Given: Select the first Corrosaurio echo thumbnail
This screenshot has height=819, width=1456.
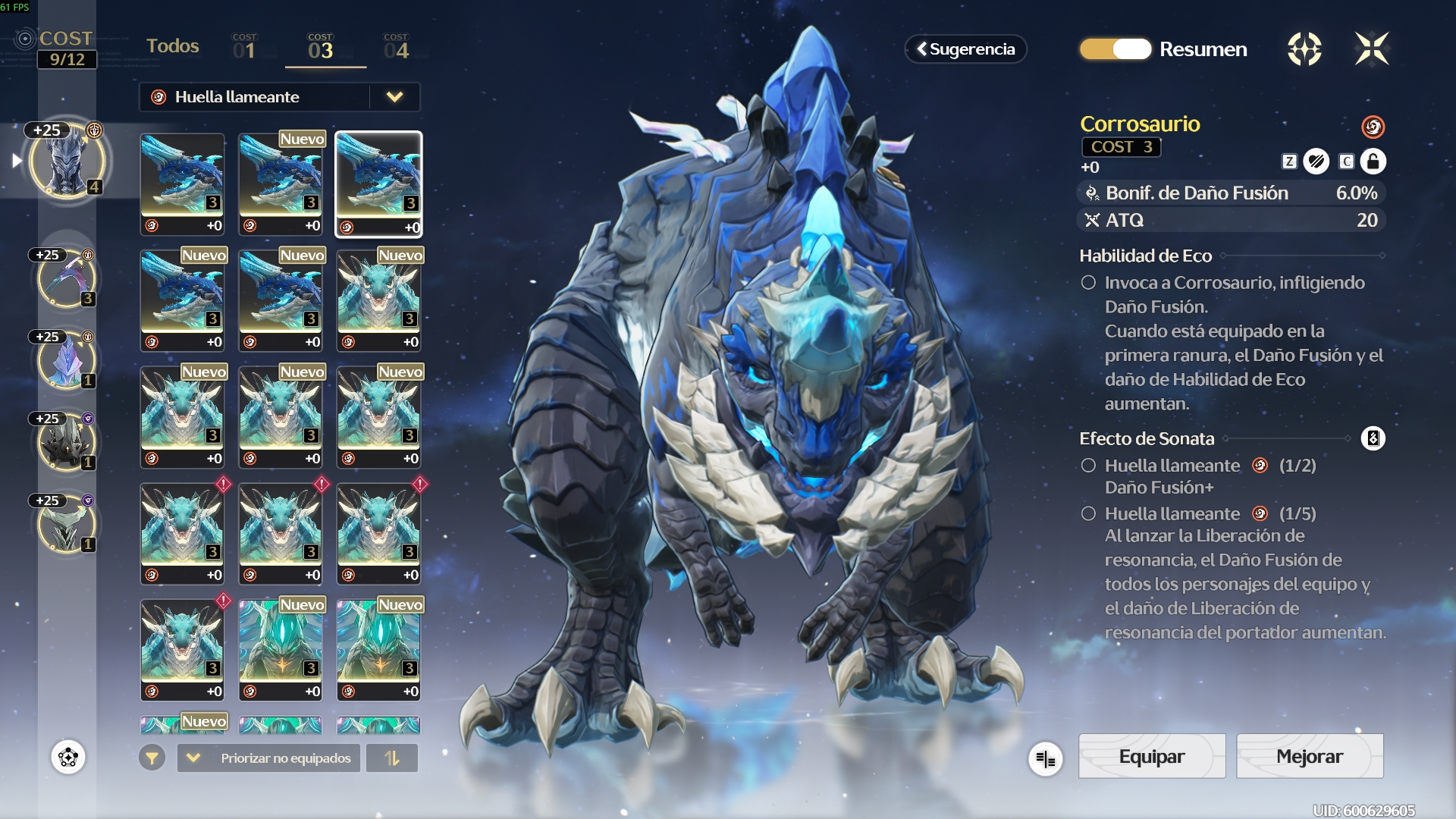Looking at the screenshot, I should click(182, 184).
